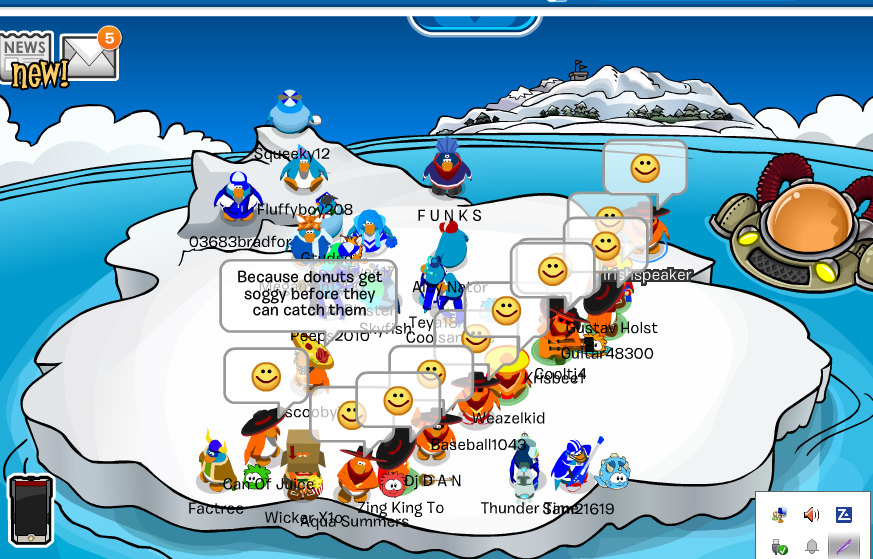Click the speaker volume tray icon
Viewport: 873px width, 559px height.
click(811, 515)
